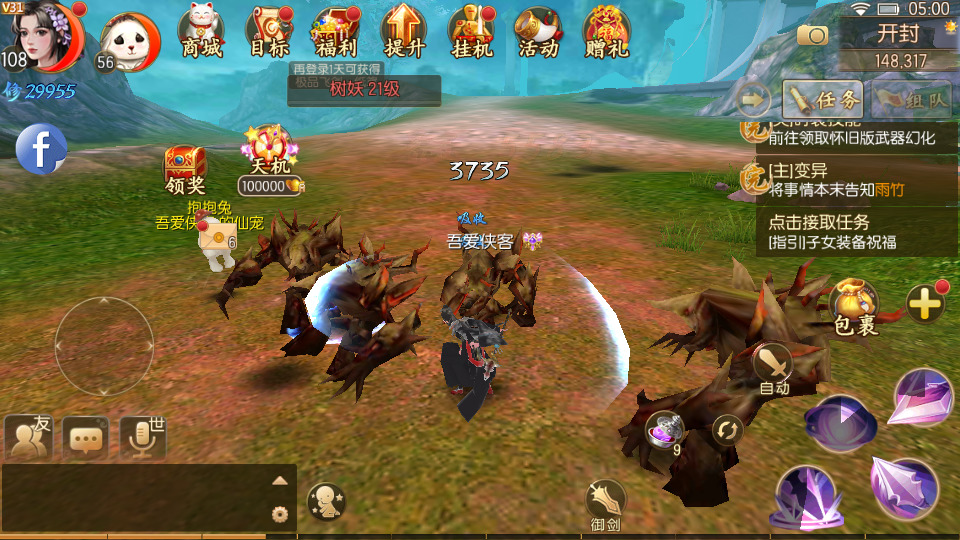Open the friends 友 panel

click(28, 437)
